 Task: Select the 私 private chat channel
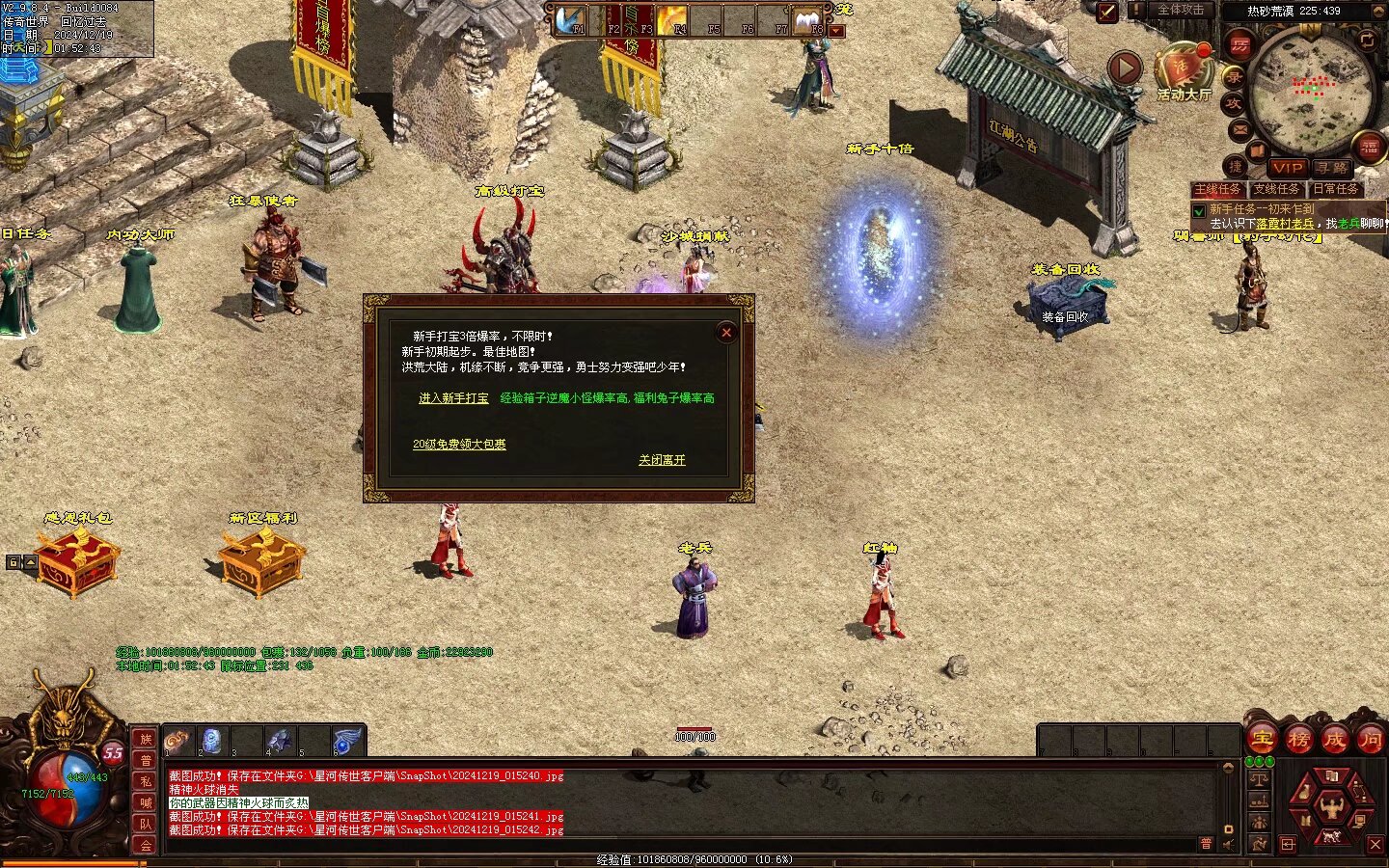click(x=146, y=781)
